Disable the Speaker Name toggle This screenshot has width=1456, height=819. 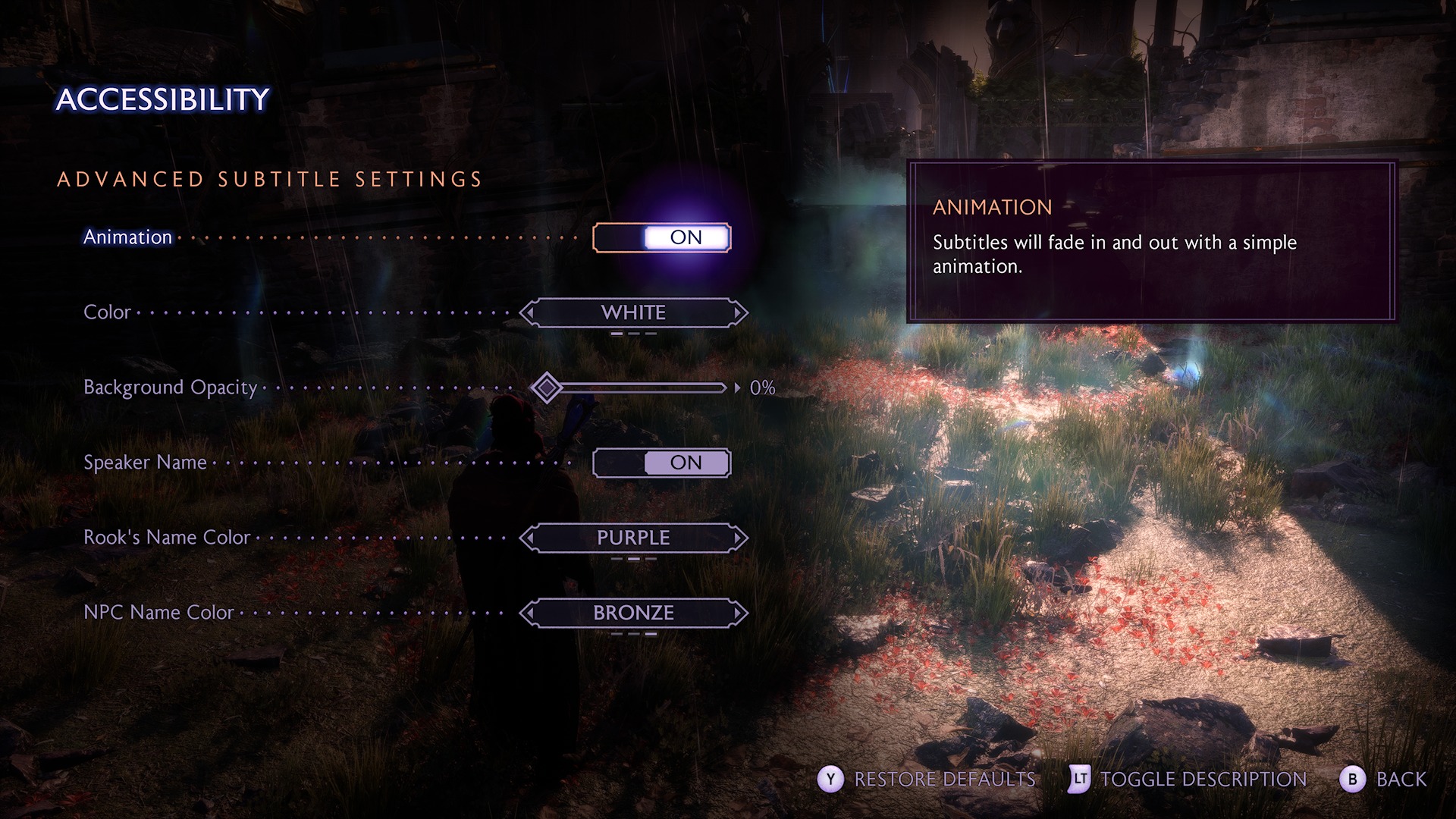pyautogui.click(x=661, y=463)
